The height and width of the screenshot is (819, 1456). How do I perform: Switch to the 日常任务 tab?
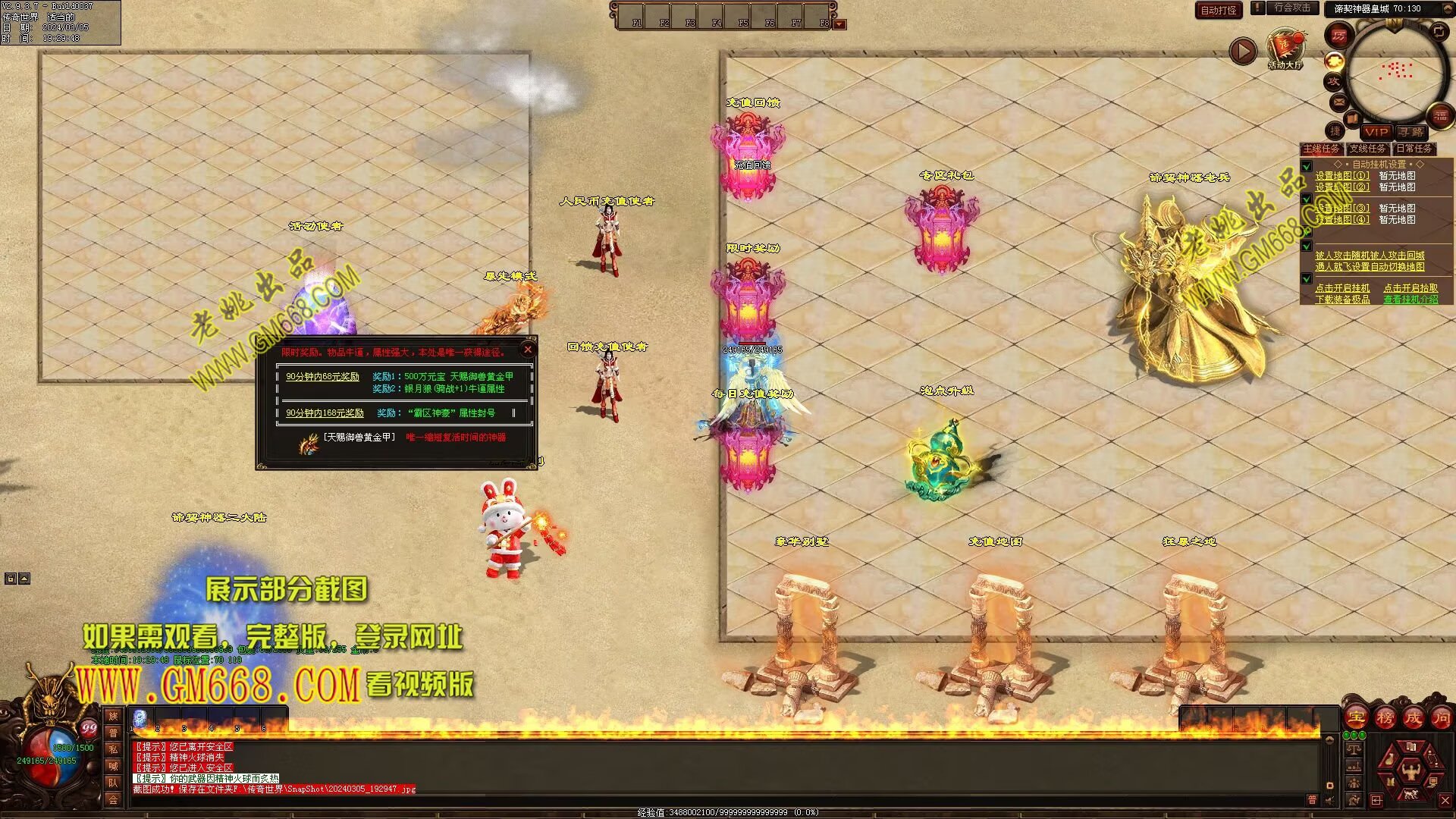[x=1414, y=149]
